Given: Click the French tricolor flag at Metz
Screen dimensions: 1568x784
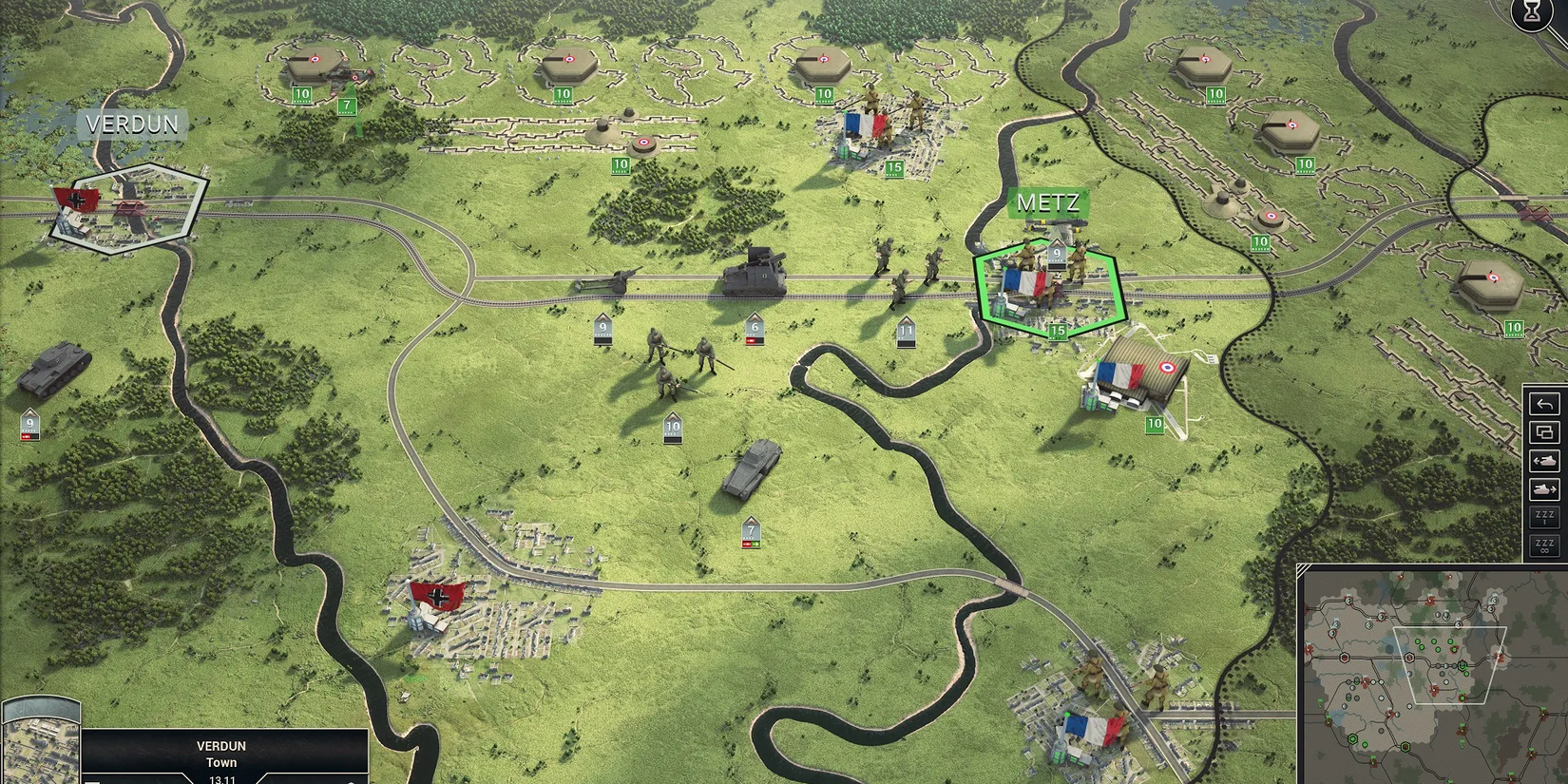Looking at the screenshot, I should 1023,282.
